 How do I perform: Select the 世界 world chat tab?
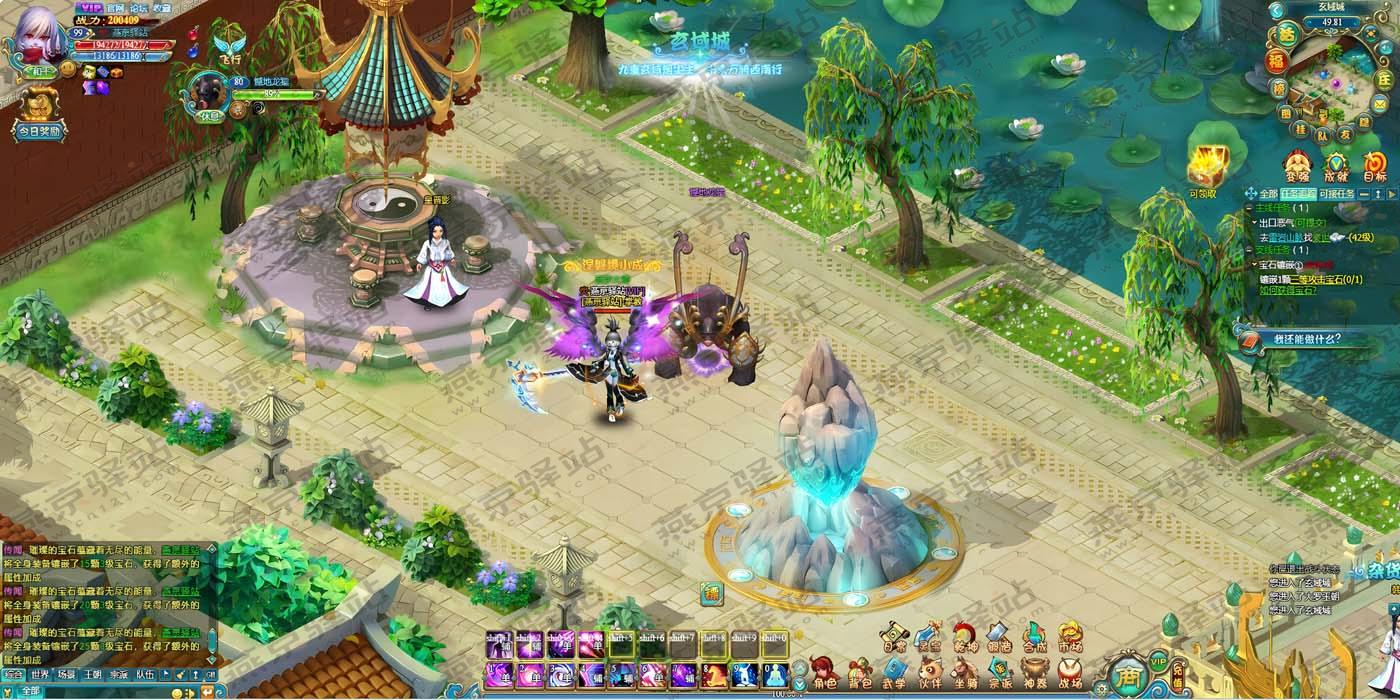coord(39,675)
